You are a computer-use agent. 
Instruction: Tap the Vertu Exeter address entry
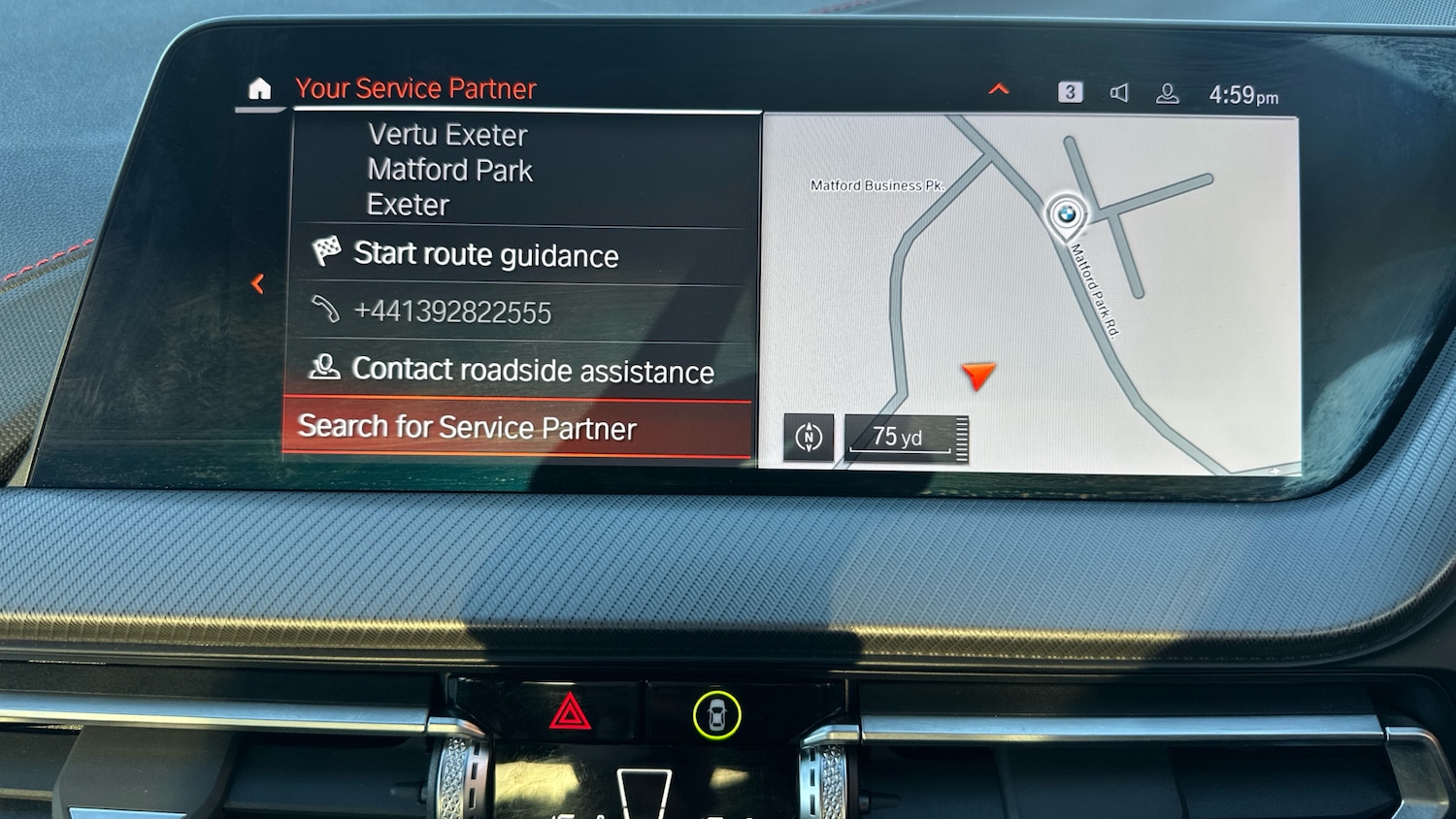(447, 170)
